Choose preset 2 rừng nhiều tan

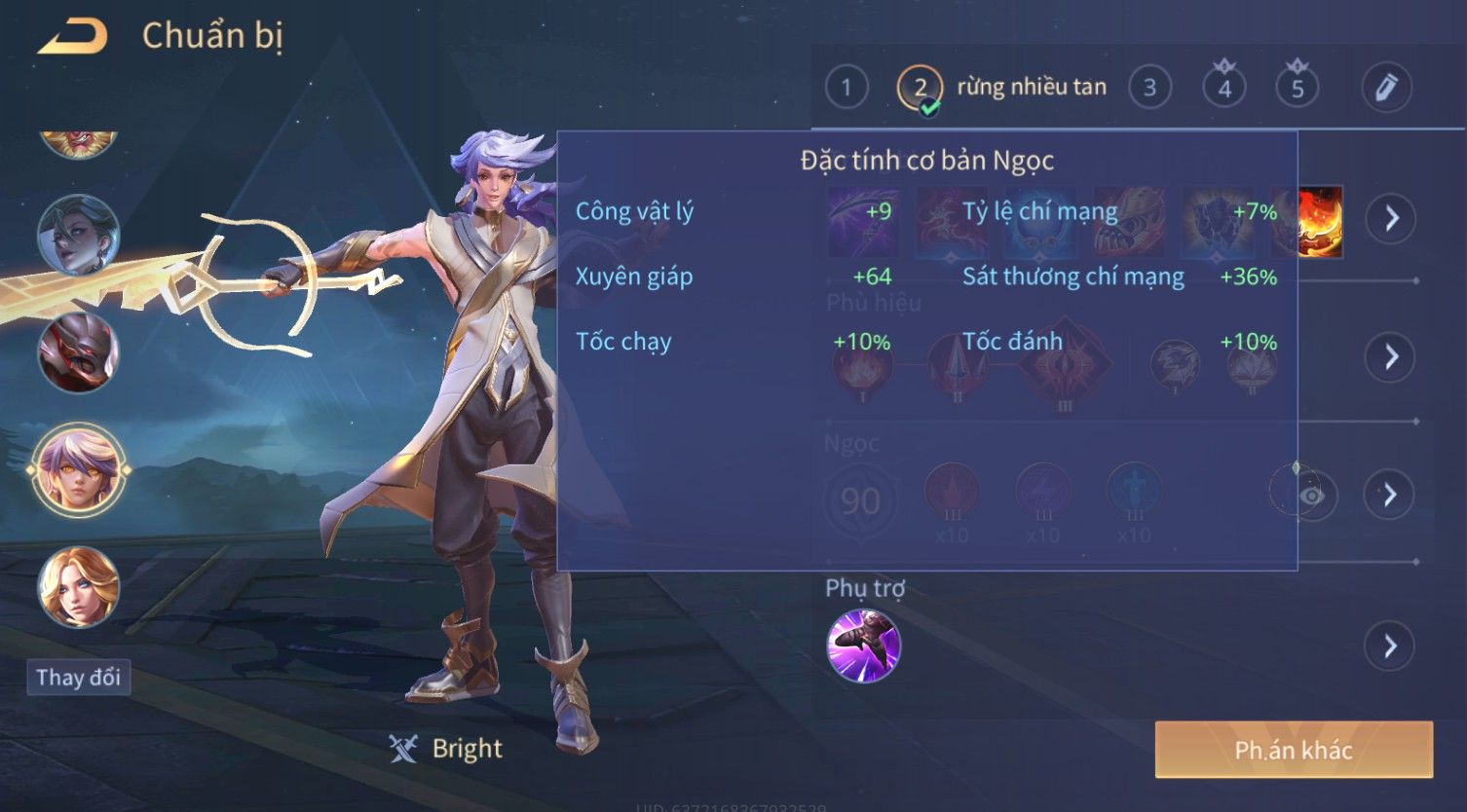921,89
